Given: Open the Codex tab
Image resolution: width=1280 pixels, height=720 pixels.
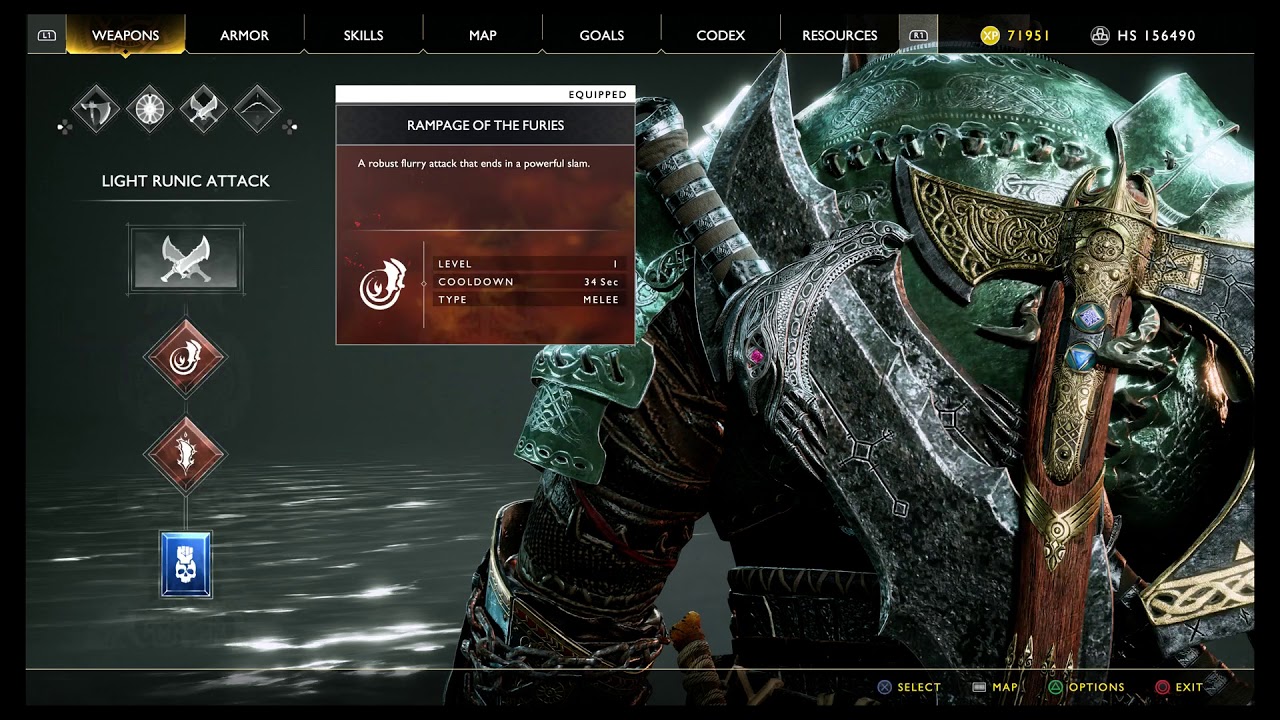Looking at the screenshot, I should tap(720, 35).
